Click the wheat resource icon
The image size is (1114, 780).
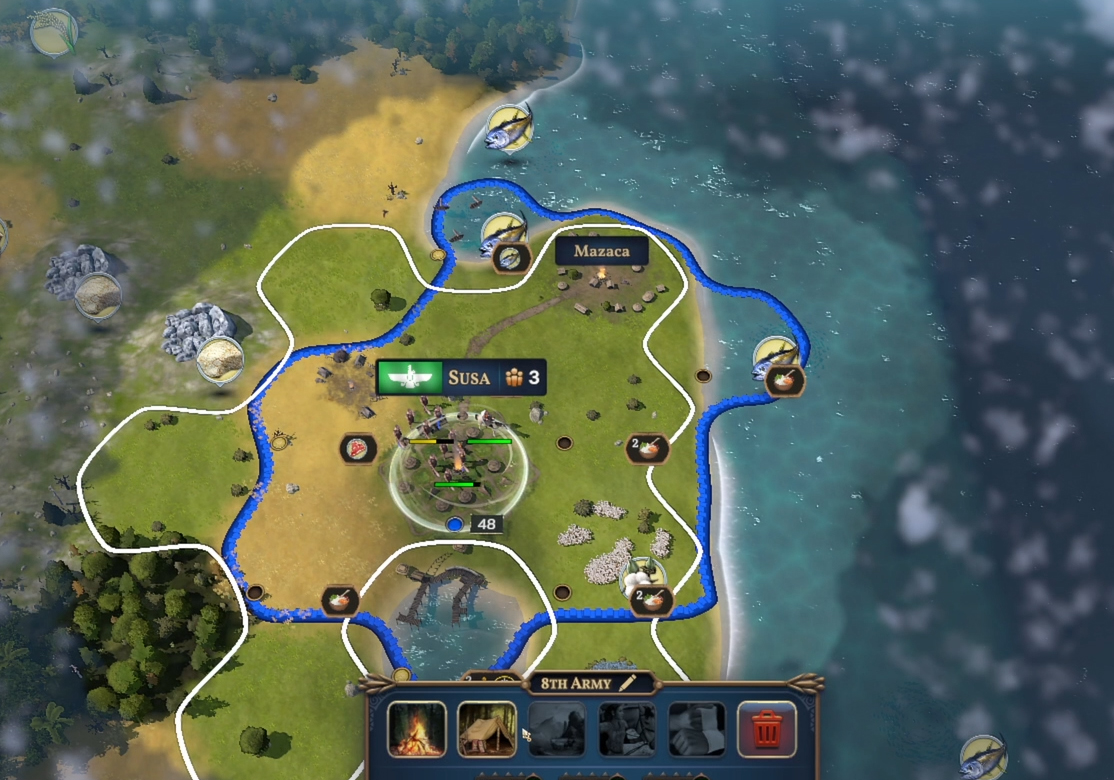(53, 33)
